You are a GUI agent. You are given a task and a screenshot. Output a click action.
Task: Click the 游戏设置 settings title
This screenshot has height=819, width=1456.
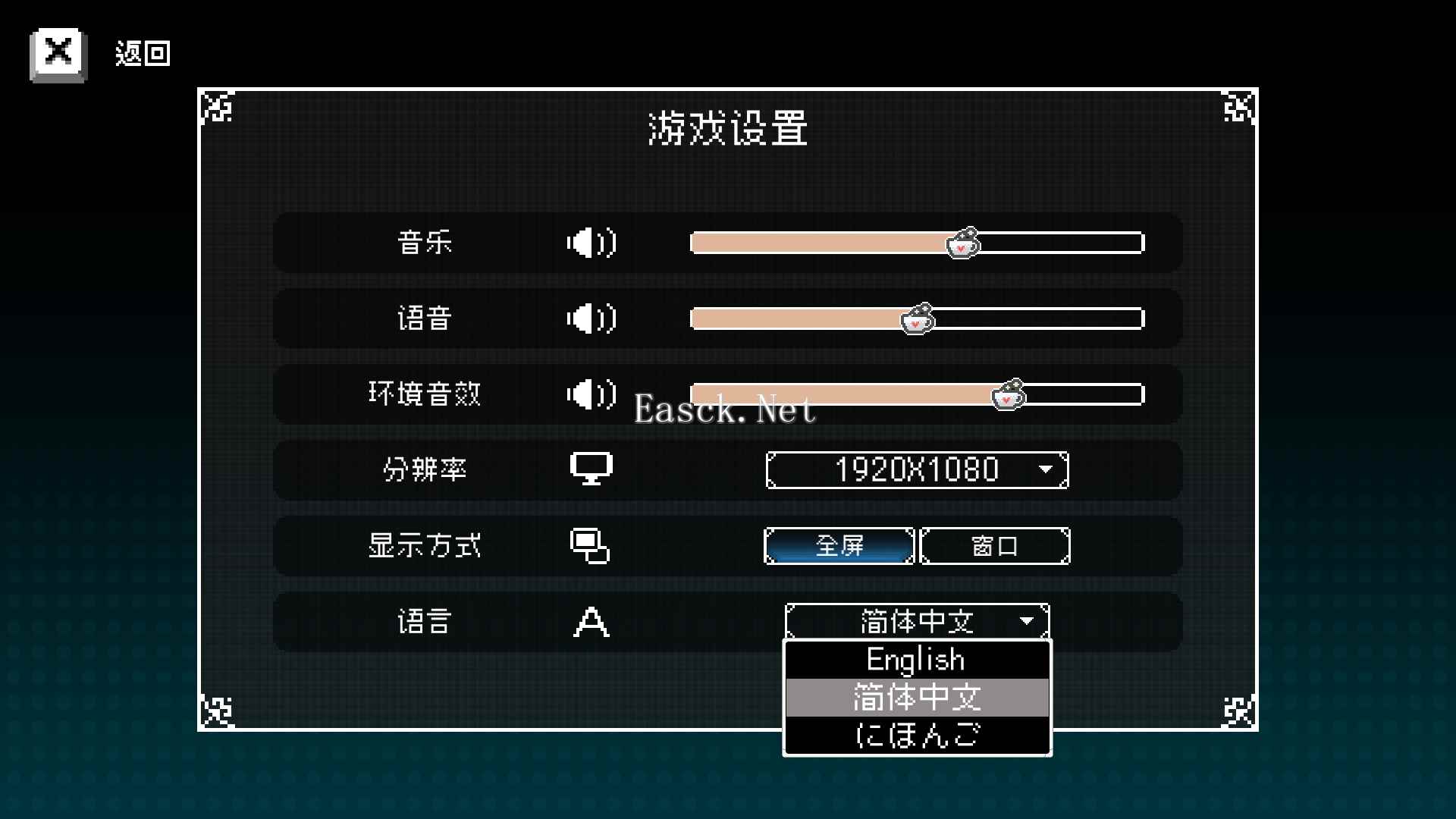pyautogui.click(x=727, y=128)
